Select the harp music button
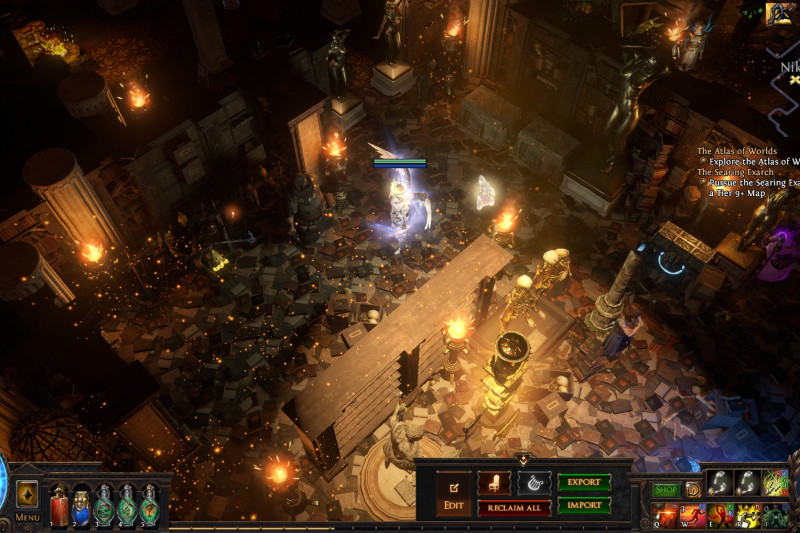Image resolution: width=800 pixels, height=533 pixels. pos(534,483)
